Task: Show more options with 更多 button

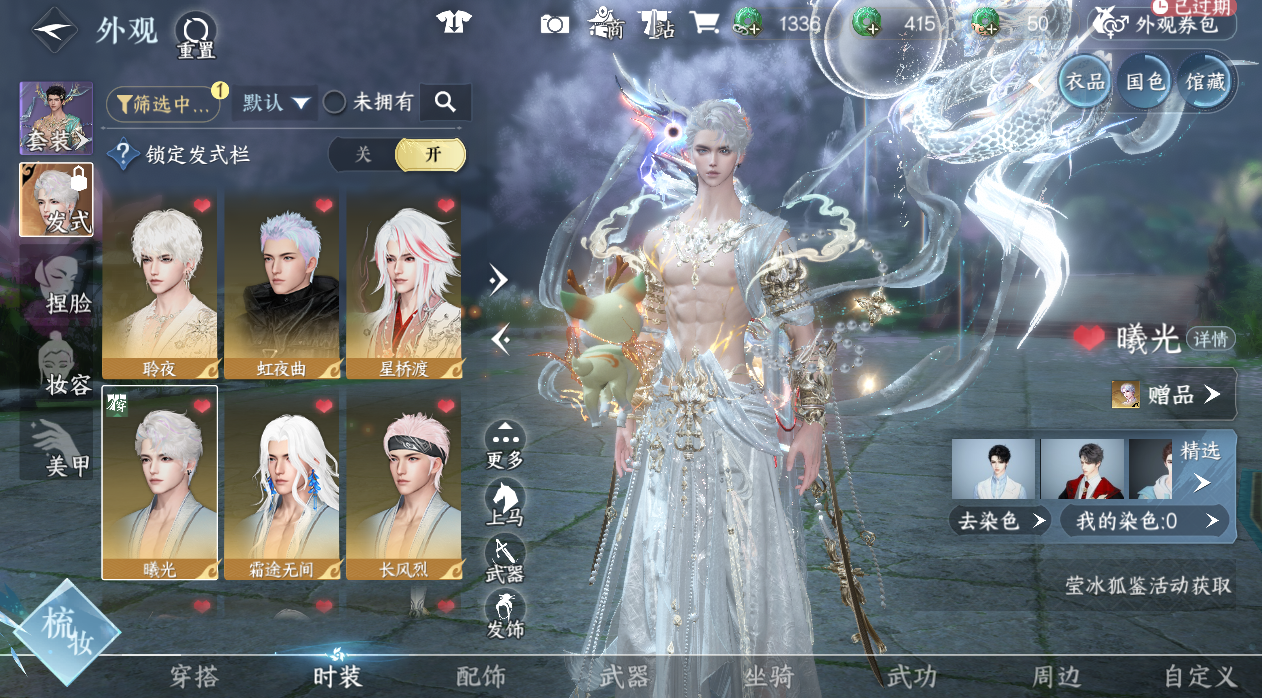Action: tap(506, 446)
